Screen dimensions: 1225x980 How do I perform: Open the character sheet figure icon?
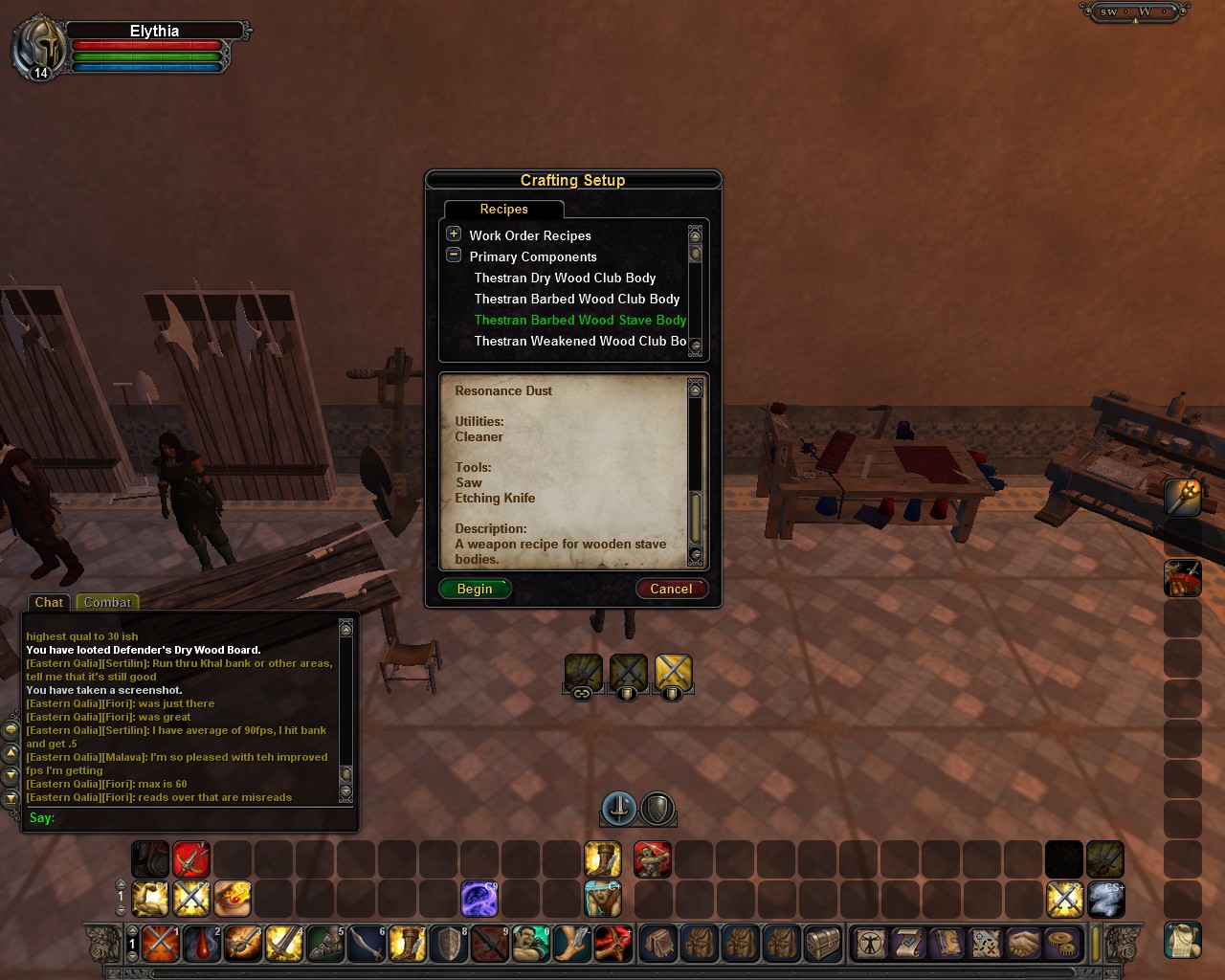click(x=871, y=944)
